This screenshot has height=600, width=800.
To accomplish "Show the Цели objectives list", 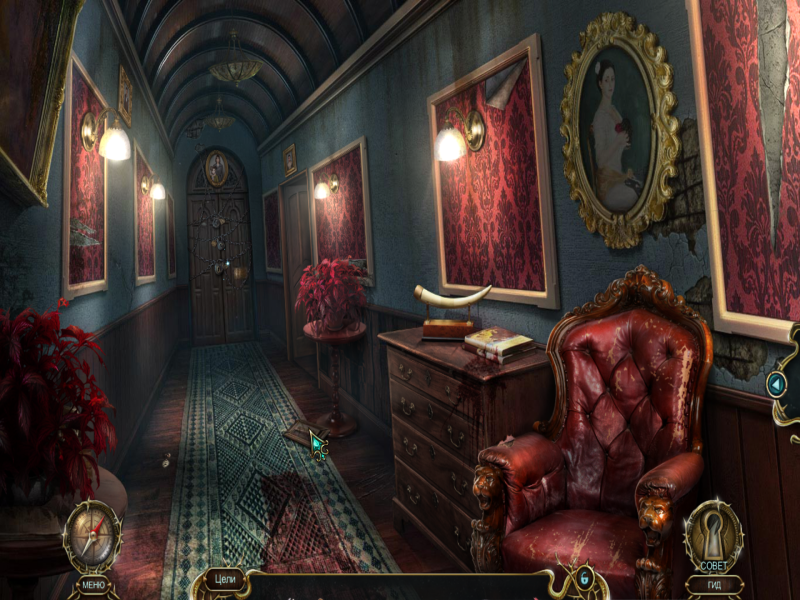I will click(226, 578).
